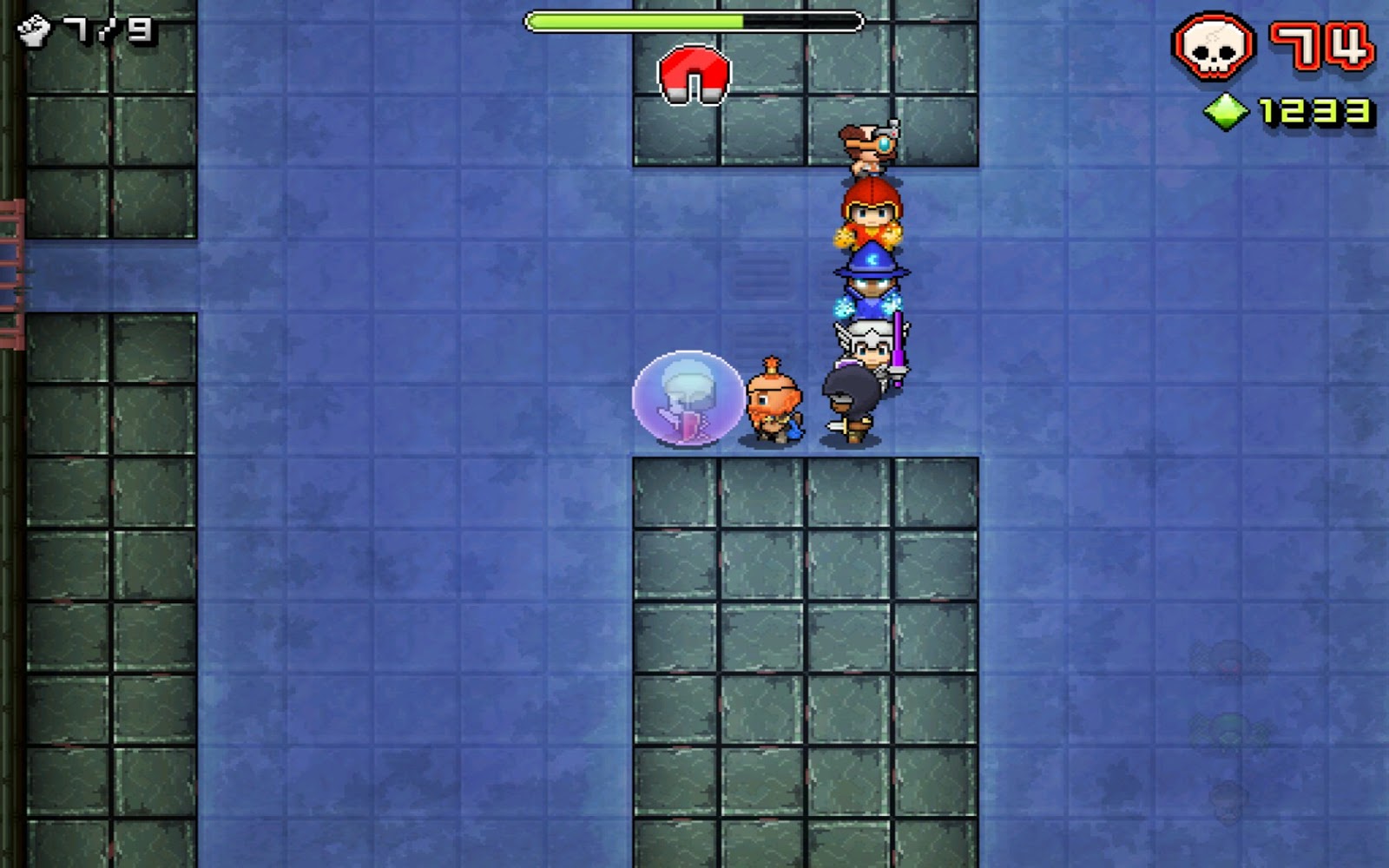Tap the floating jellyfish bubble enemy

tap(686, 399)
